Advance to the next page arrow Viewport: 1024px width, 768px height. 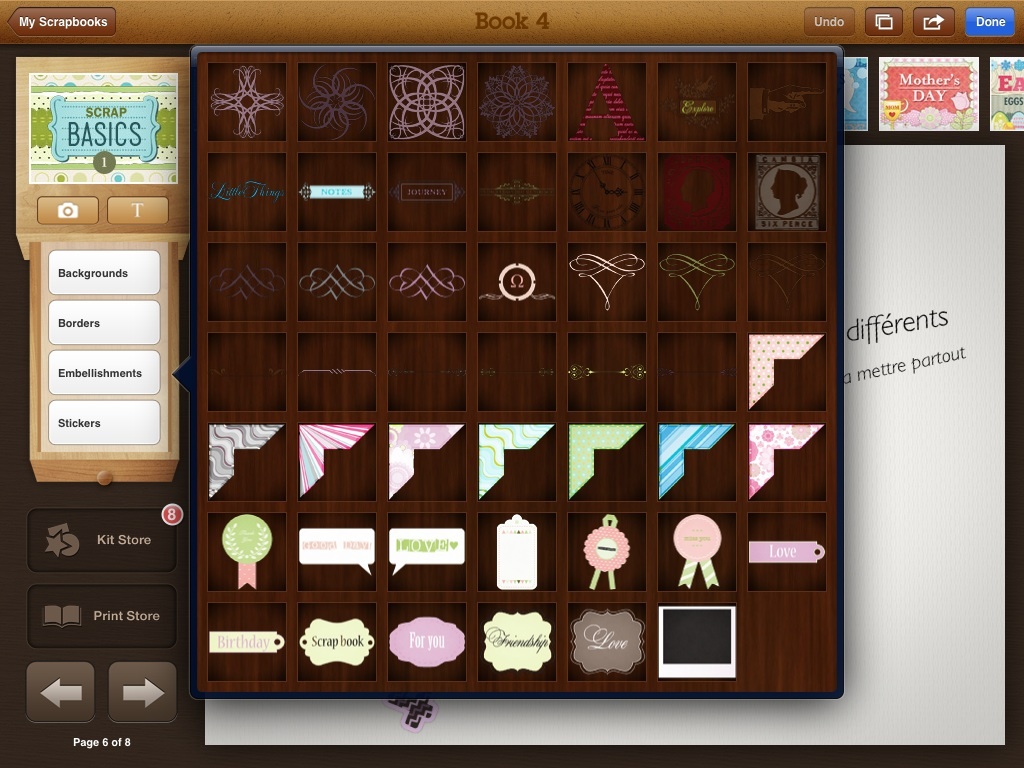[142, 692]
